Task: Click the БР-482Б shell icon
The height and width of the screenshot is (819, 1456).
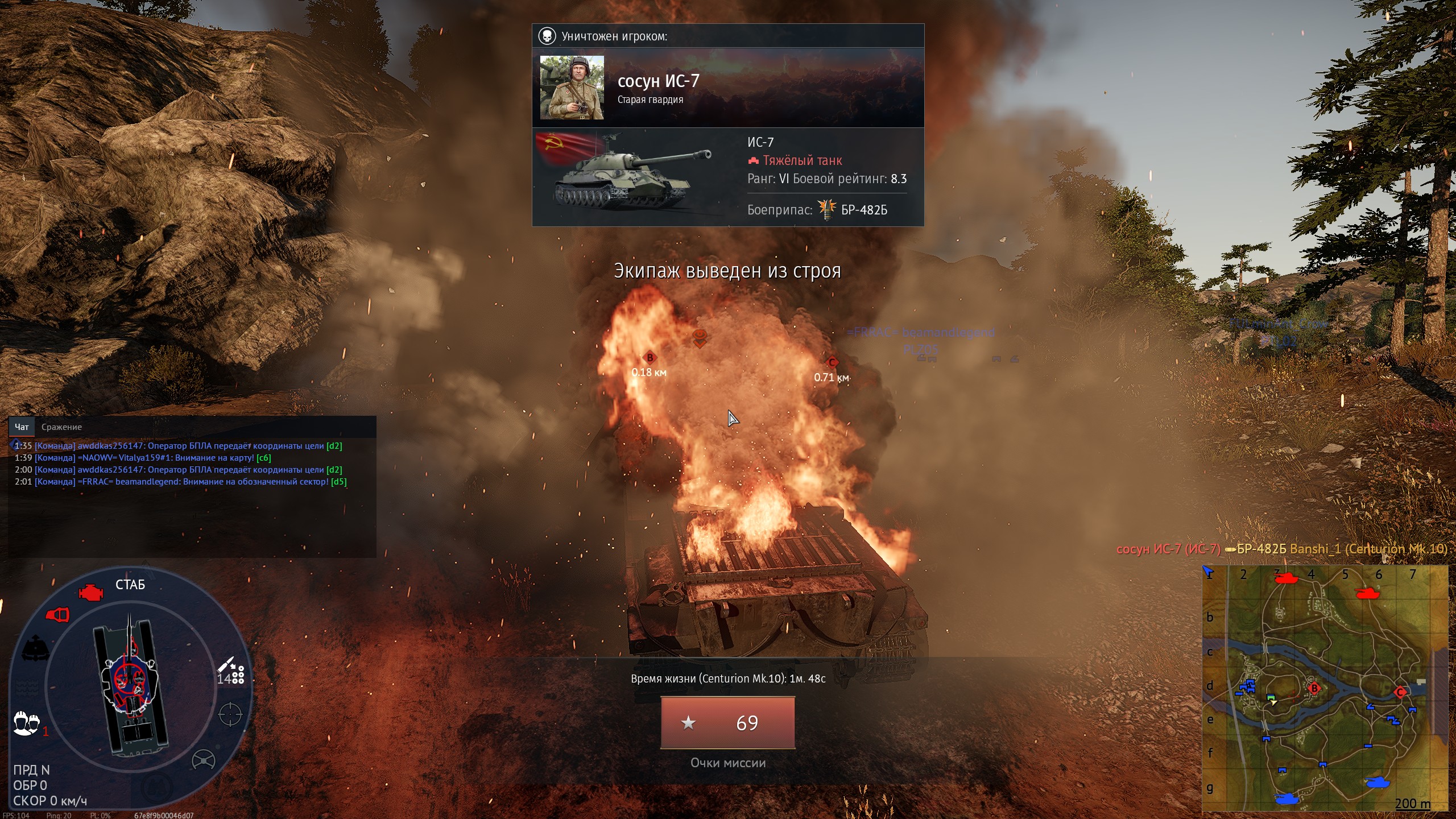Action: point(827,209)
